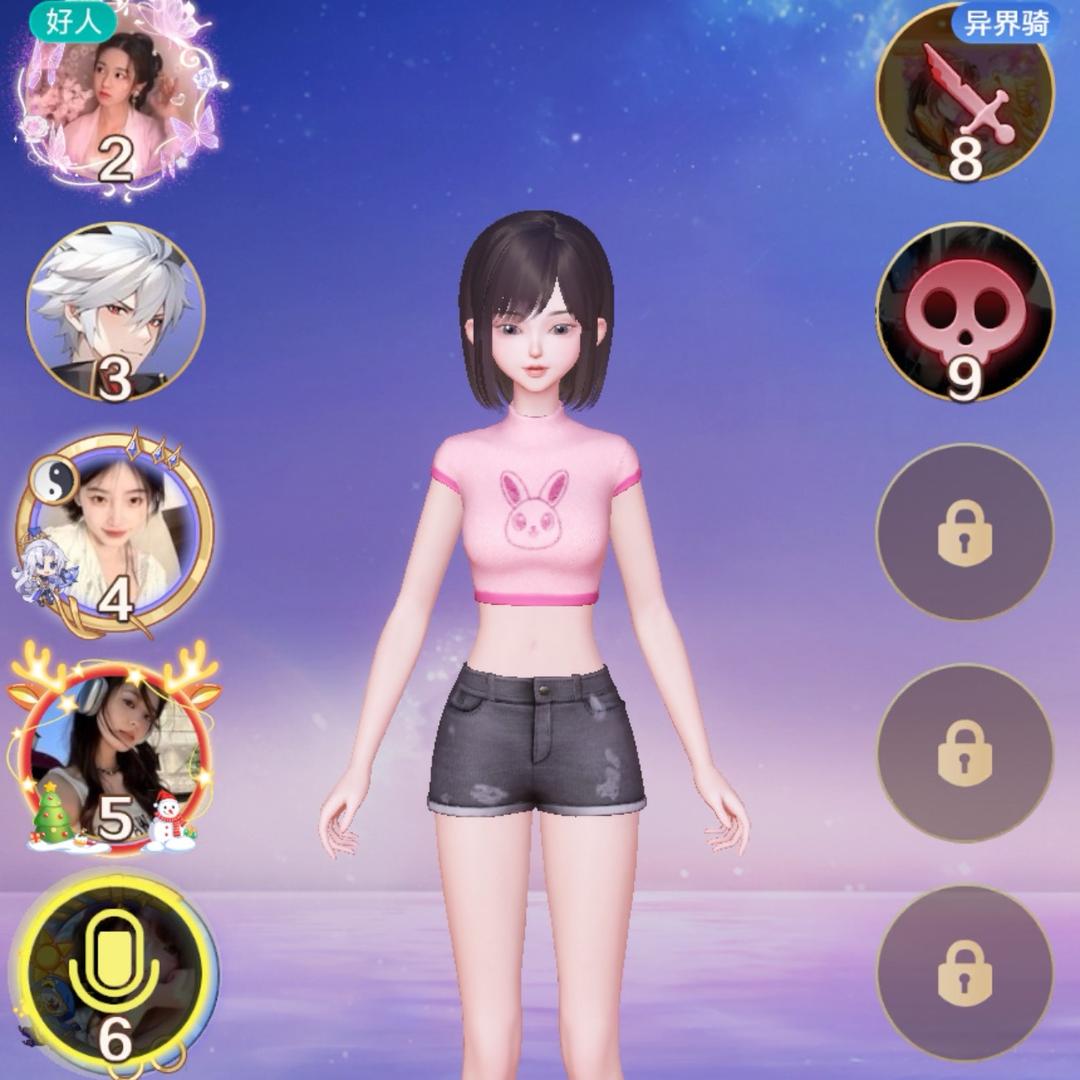Select seat 8 with the red sword icon
Screen dimensions: 1080x1080
click(x=964, y=95)
